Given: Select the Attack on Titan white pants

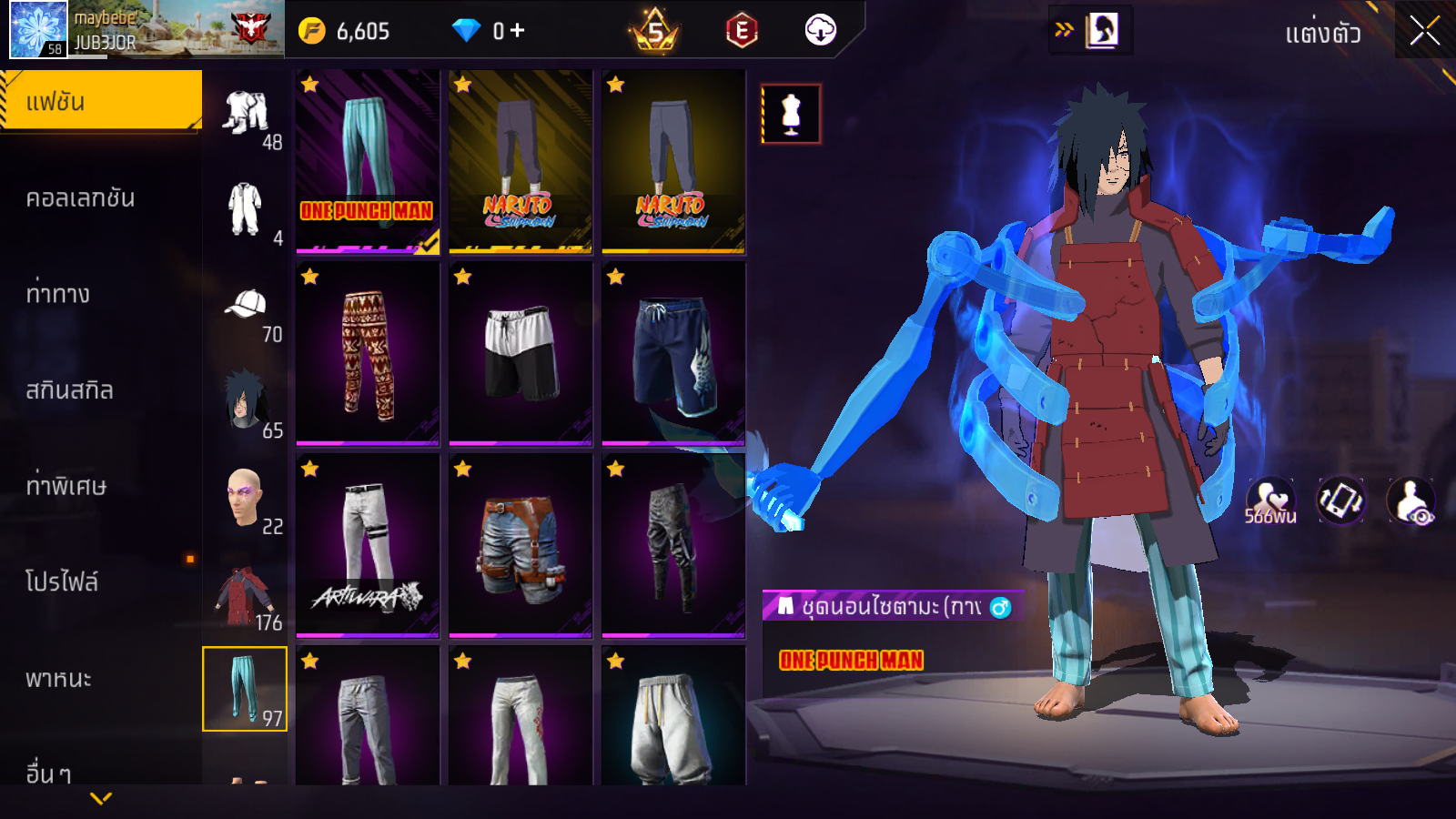Looking at the screenshot, I should click(x=368, y=546).
